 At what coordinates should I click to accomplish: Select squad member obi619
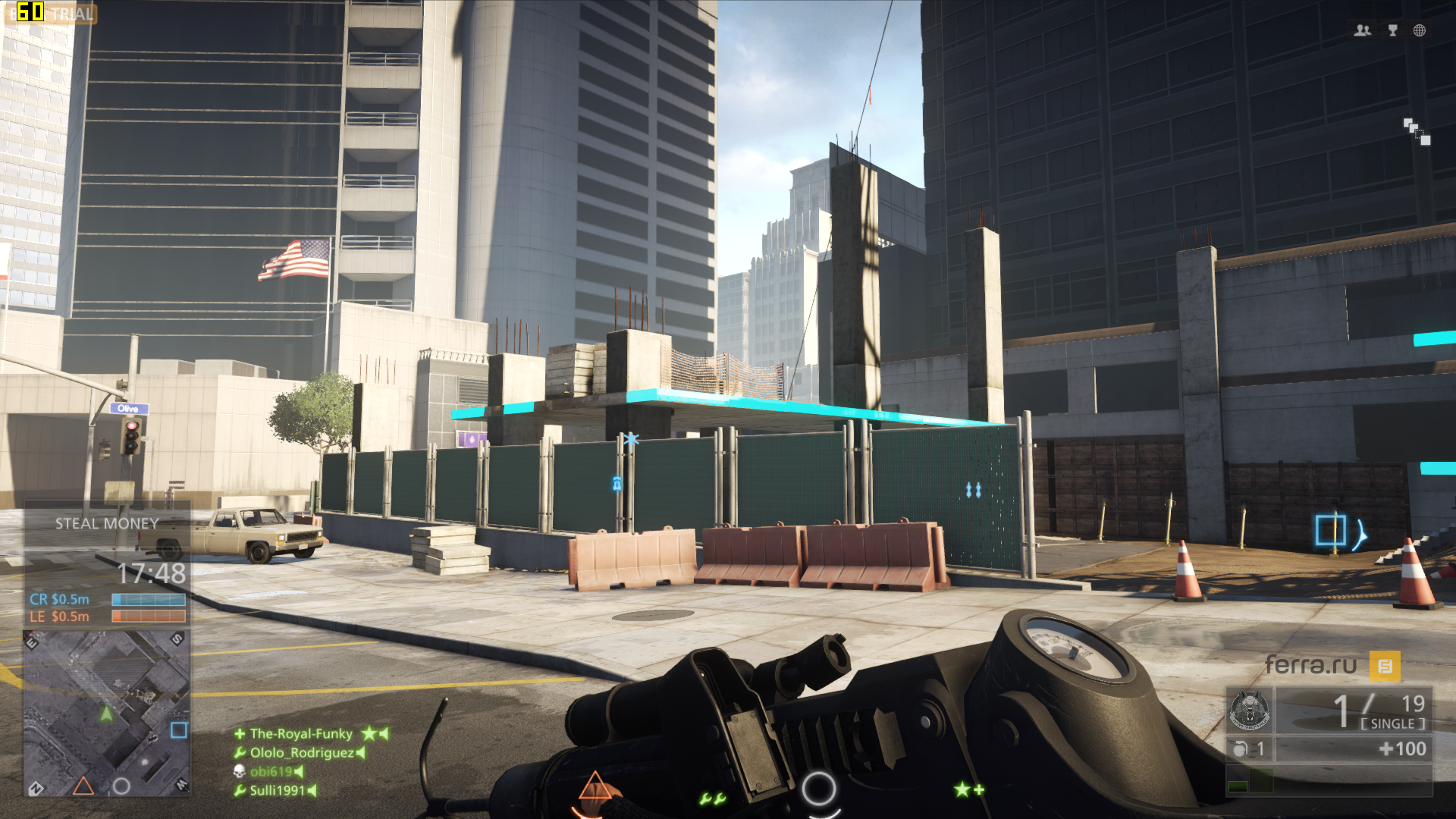tap(271, 771)
